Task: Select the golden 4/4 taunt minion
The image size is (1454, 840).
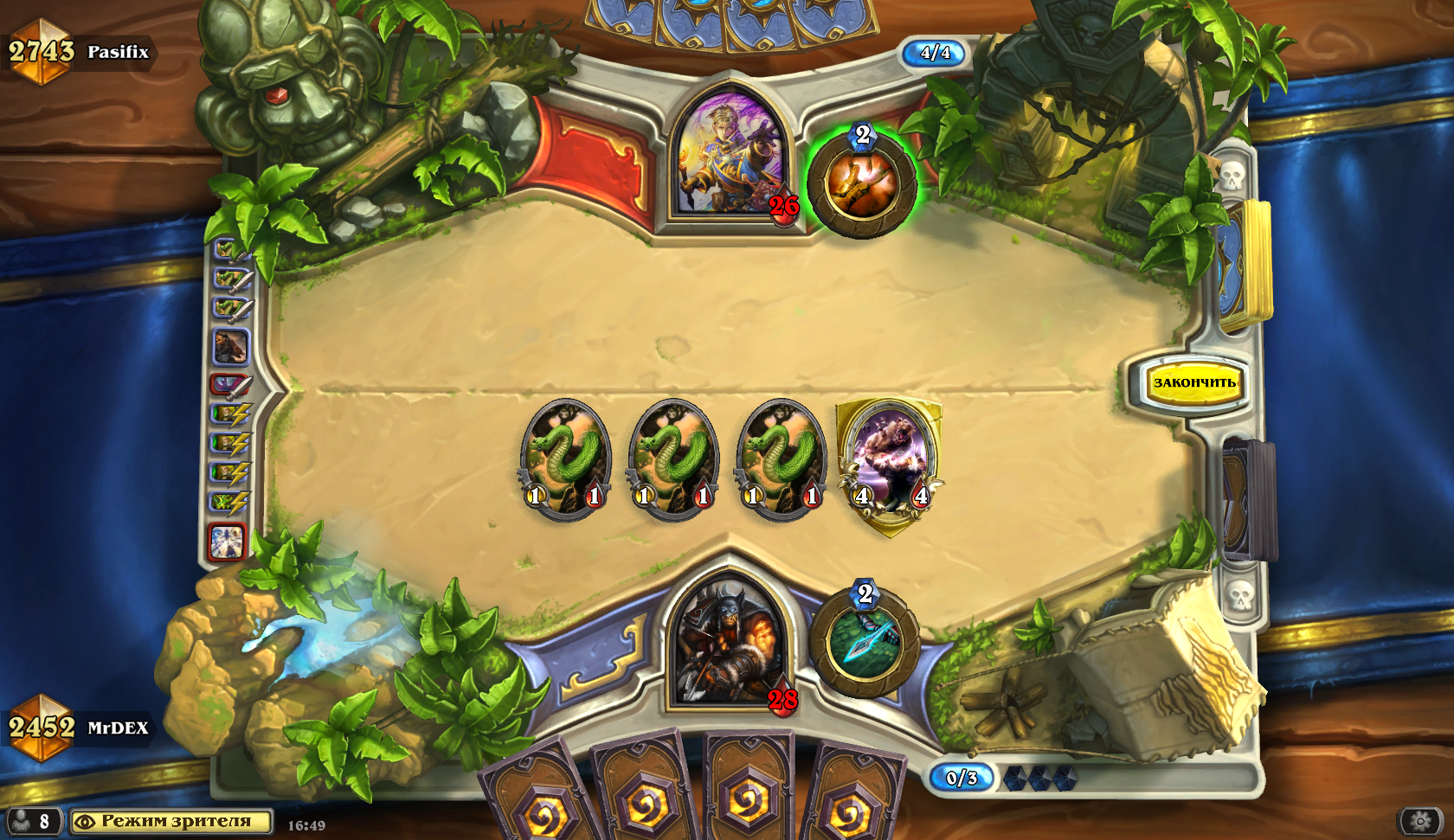Action: [890, 463]
